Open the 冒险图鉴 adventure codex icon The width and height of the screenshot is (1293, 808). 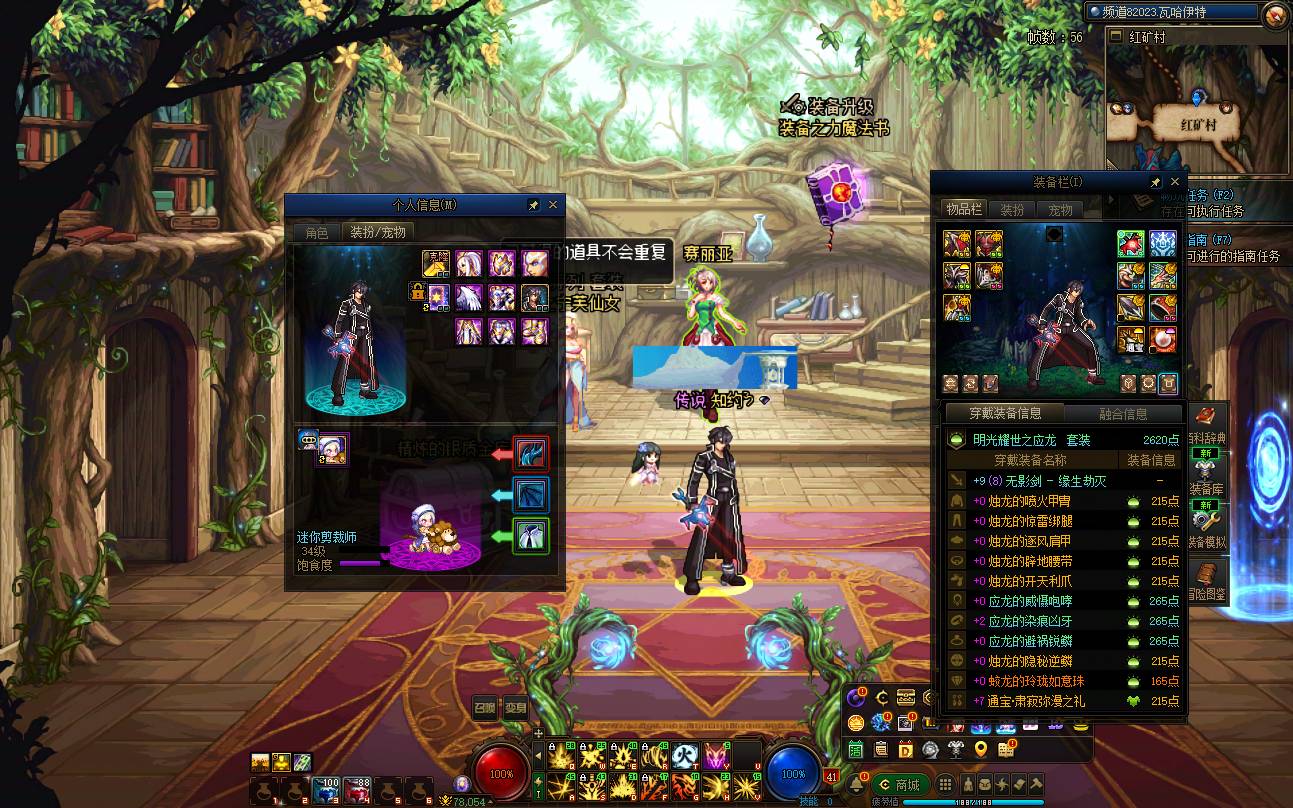pos(1209,580)
